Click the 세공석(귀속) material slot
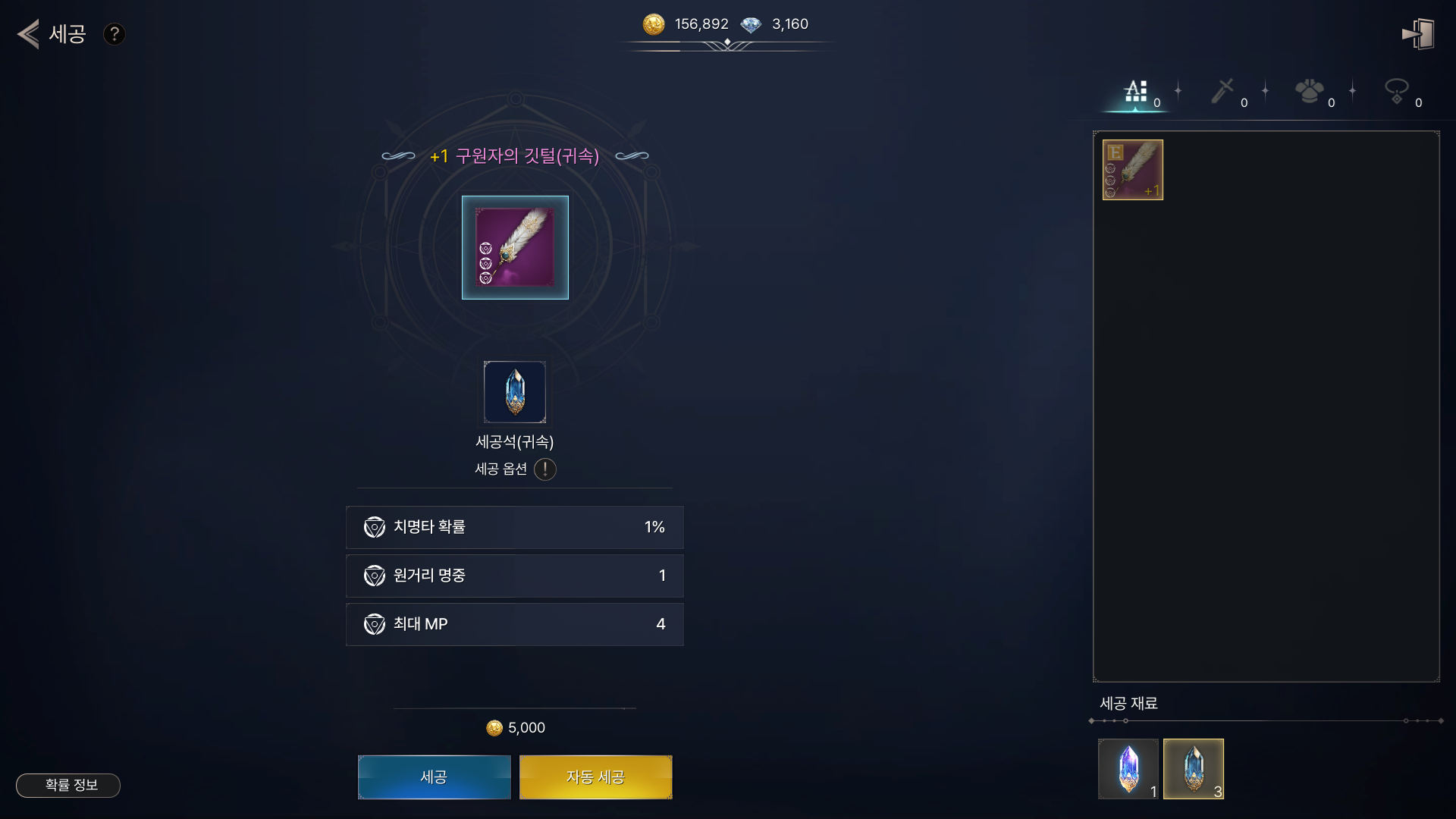Screen dimensions: 1456x819 click(x=515, y=392)
